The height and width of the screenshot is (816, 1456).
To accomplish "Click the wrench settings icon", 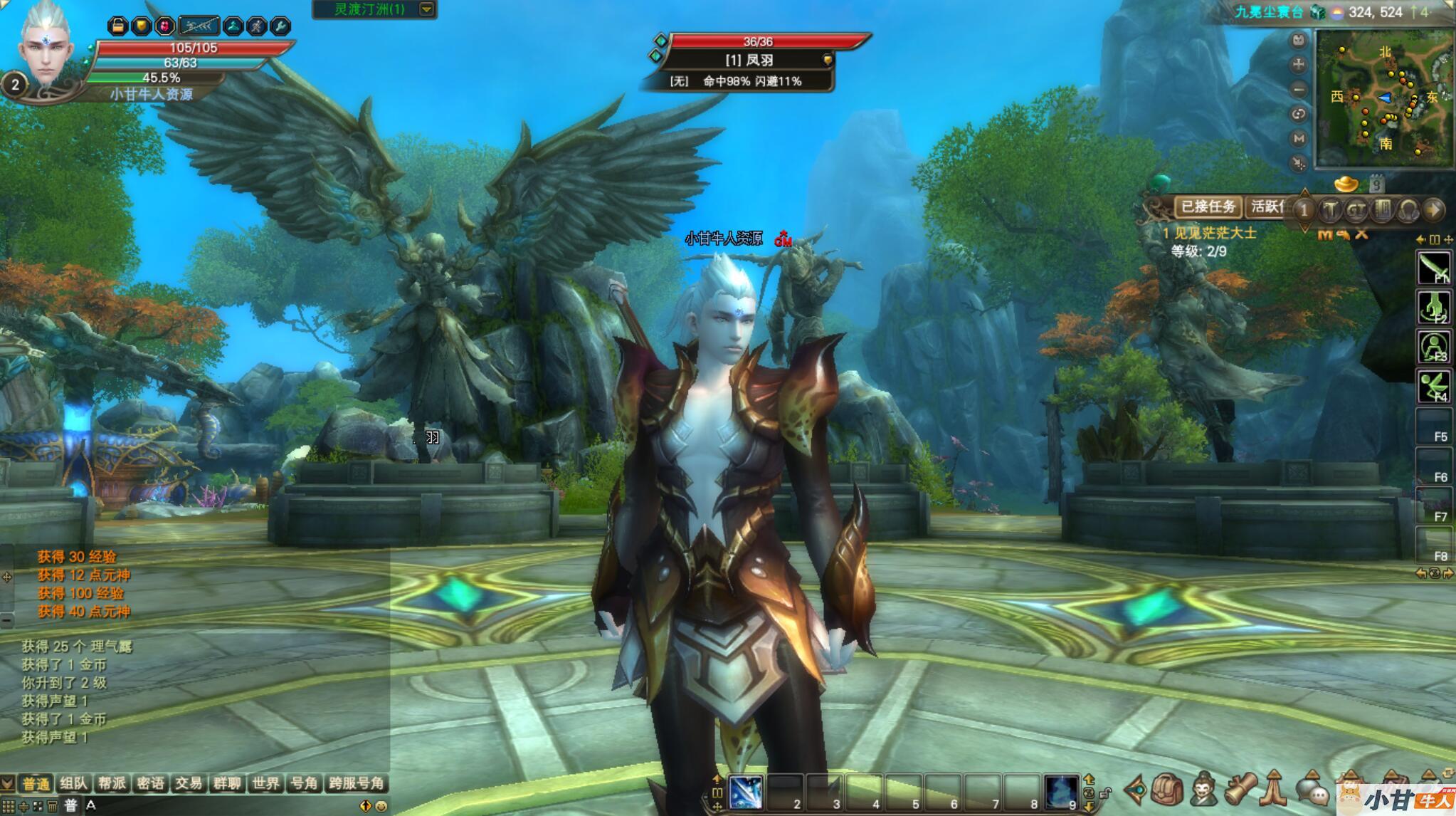I will 280,26.
